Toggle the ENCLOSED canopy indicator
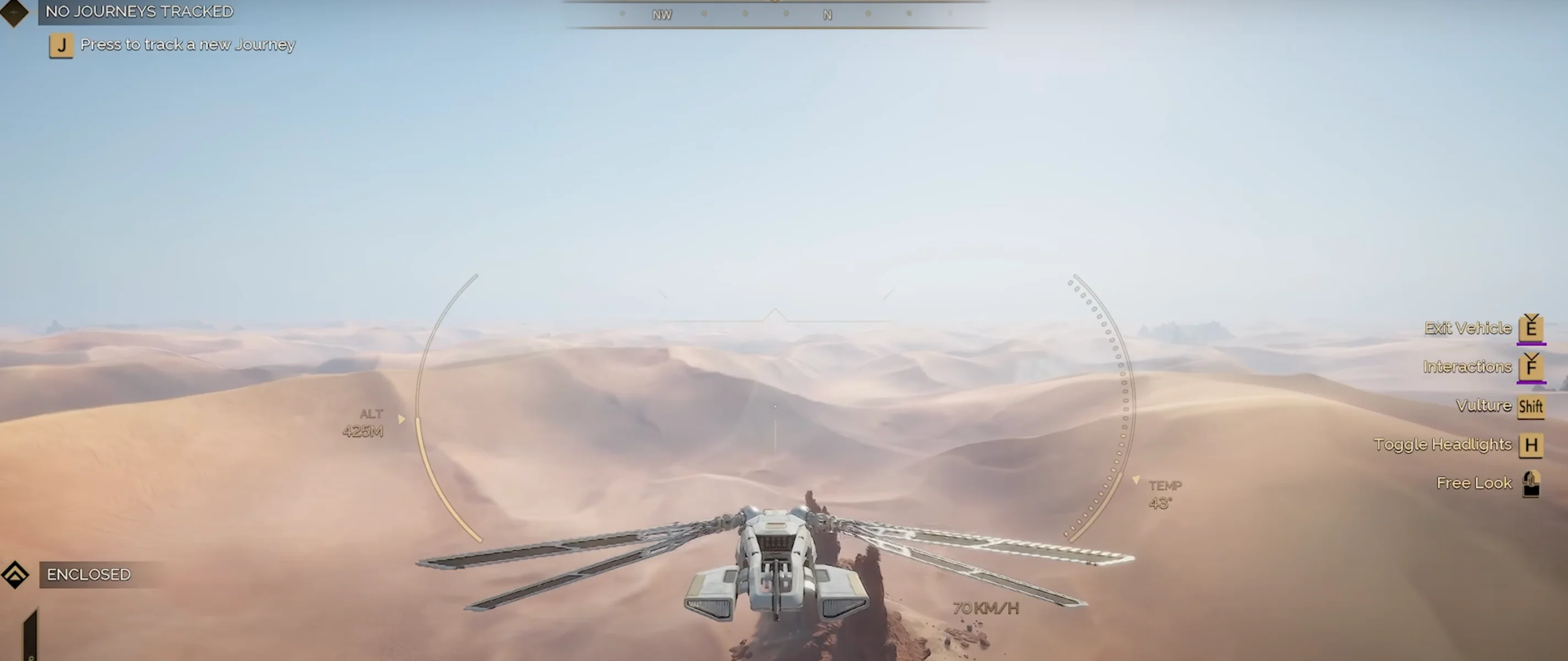Screen dimensions: 1568x661 tap(88, 574)
